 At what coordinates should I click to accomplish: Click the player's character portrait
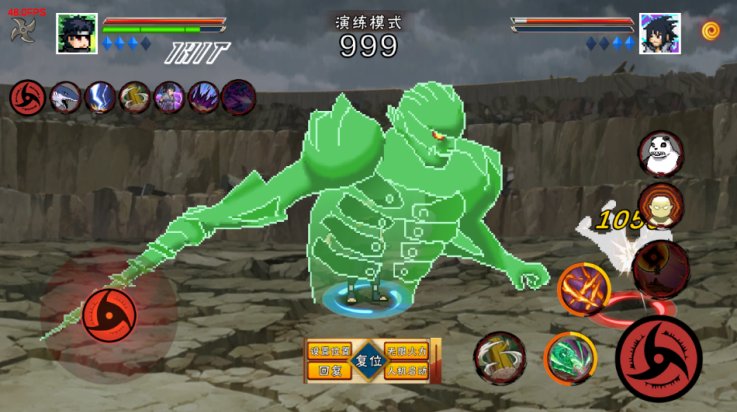(77, 33)
